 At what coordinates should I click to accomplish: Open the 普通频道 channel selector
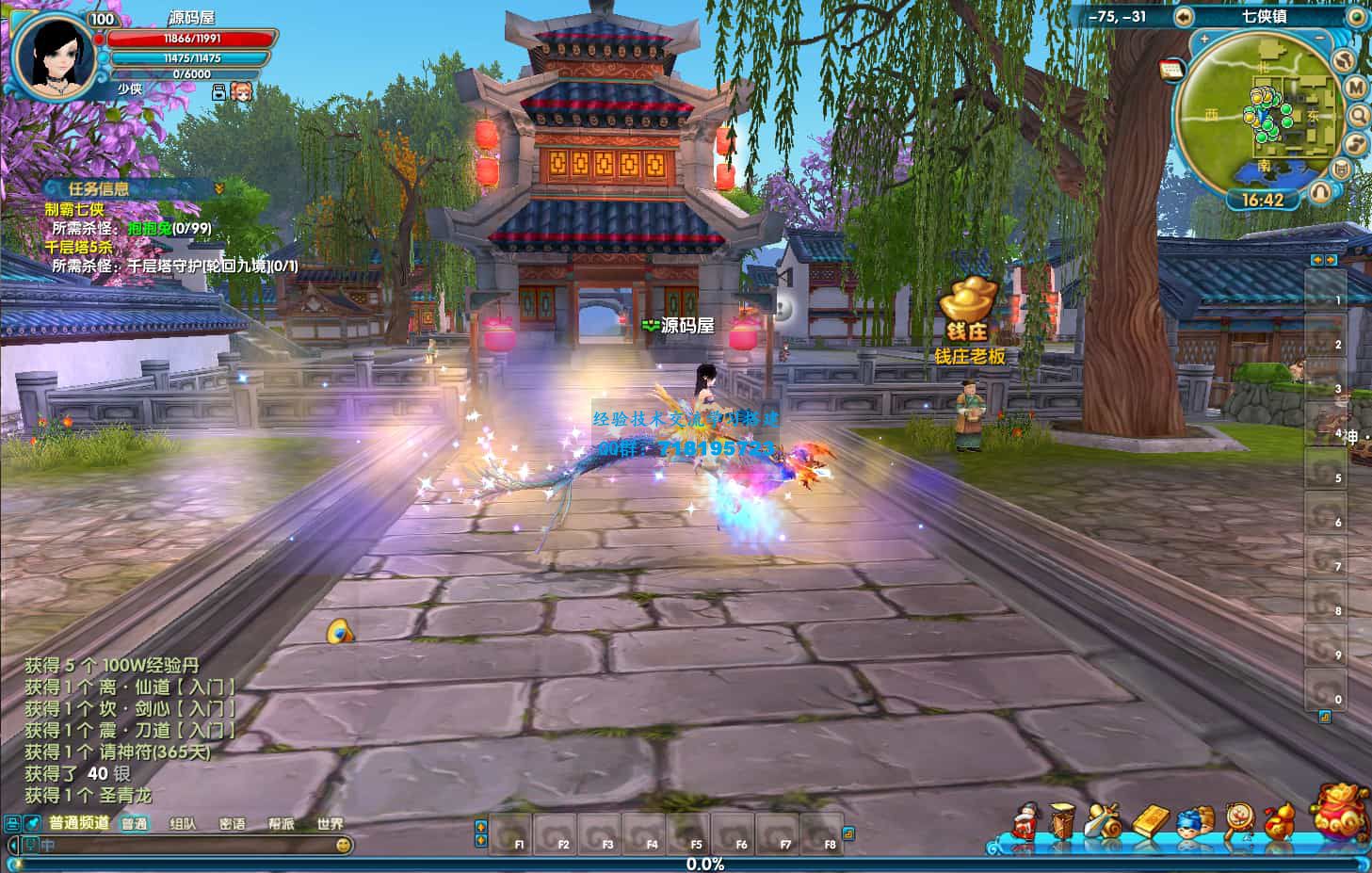point(79,821)
